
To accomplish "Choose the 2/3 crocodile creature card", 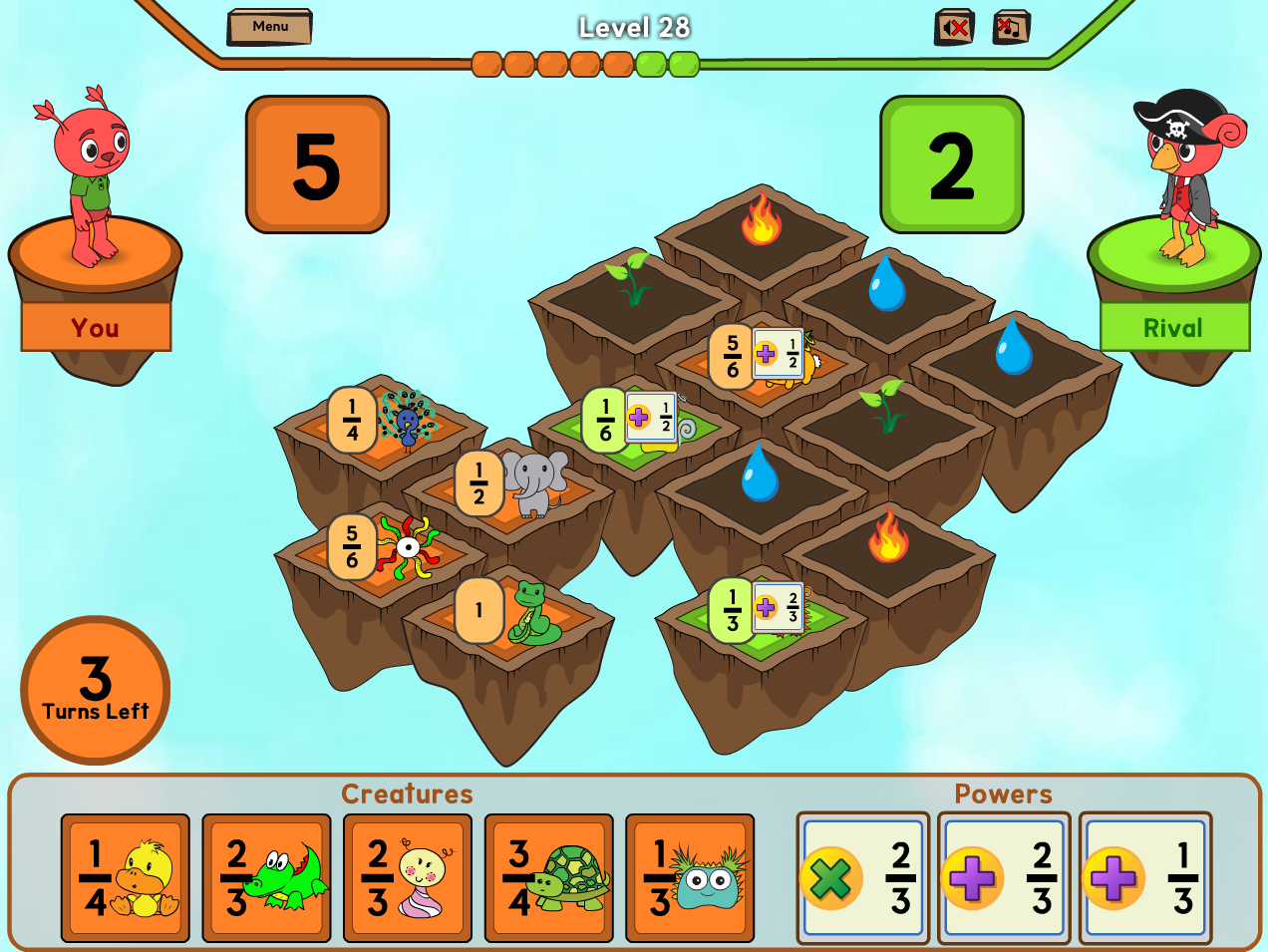I will click(266, 877).
